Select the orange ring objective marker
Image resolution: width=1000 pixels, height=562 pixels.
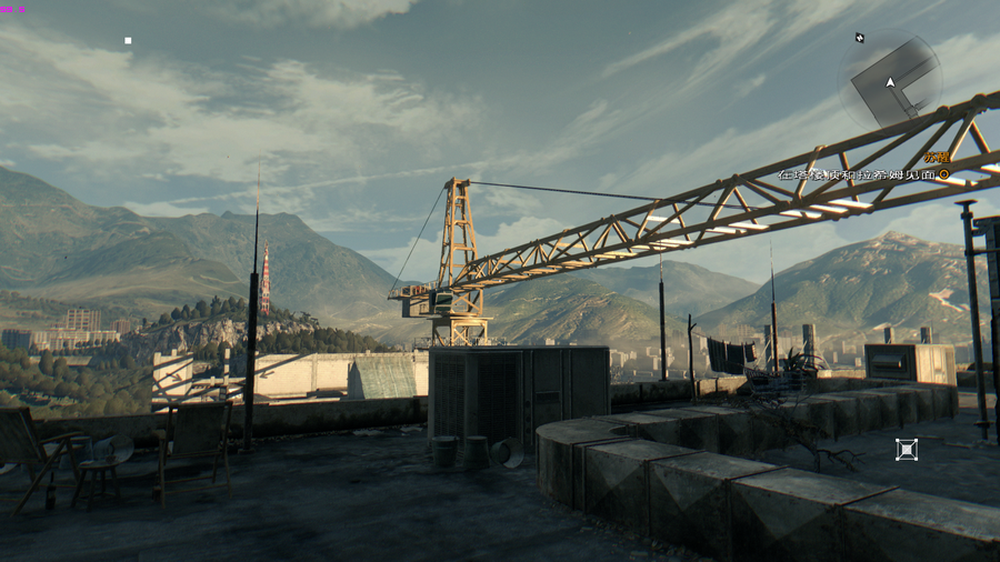(944, 174)
